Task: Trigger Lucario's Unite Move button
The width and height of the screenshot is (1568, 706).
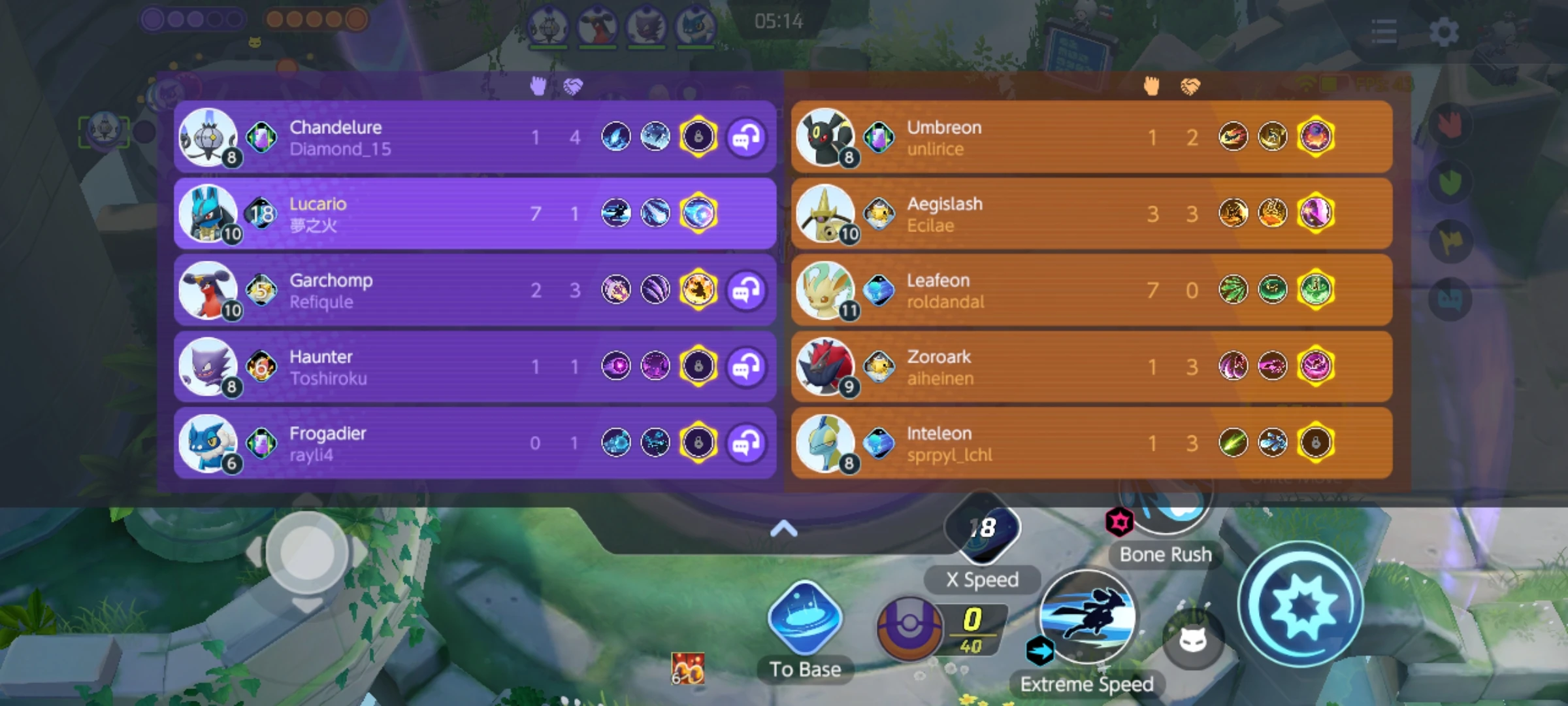Action: (1300, 605)
